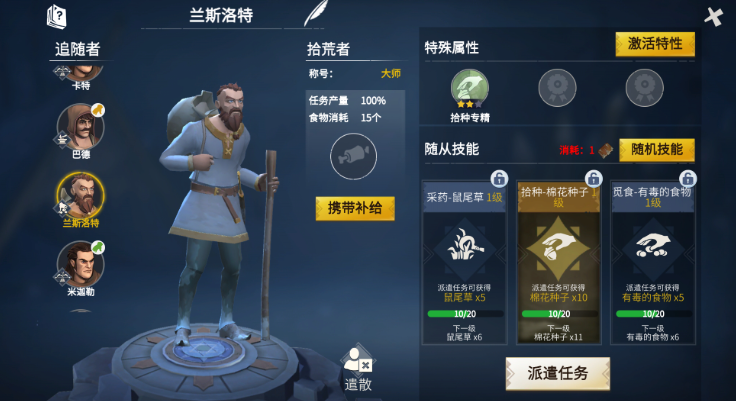Image resolution: width=736 pixels, height=401 pixels.
Task: Select follower 卡特 at the list top
Action: (80, 70)
